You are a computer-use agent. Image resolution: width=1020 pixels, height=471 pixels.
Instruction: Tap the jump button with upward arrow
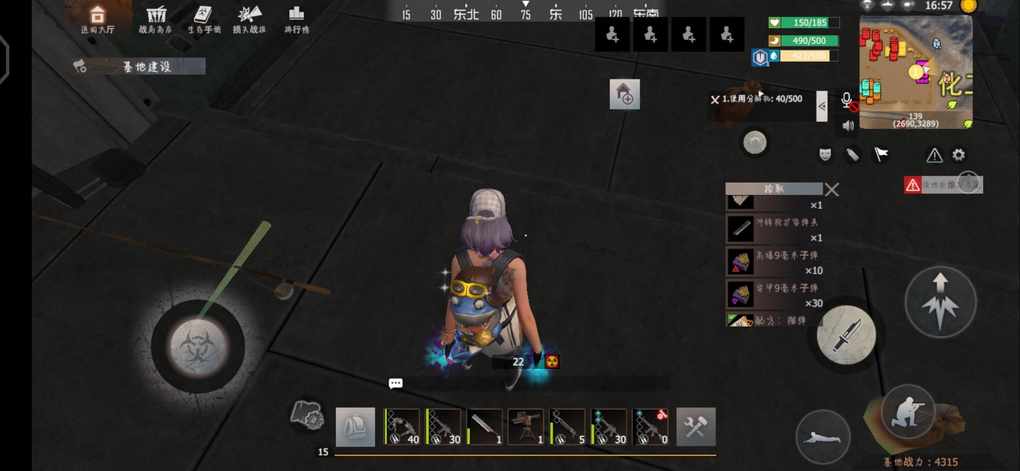(940, 301)
